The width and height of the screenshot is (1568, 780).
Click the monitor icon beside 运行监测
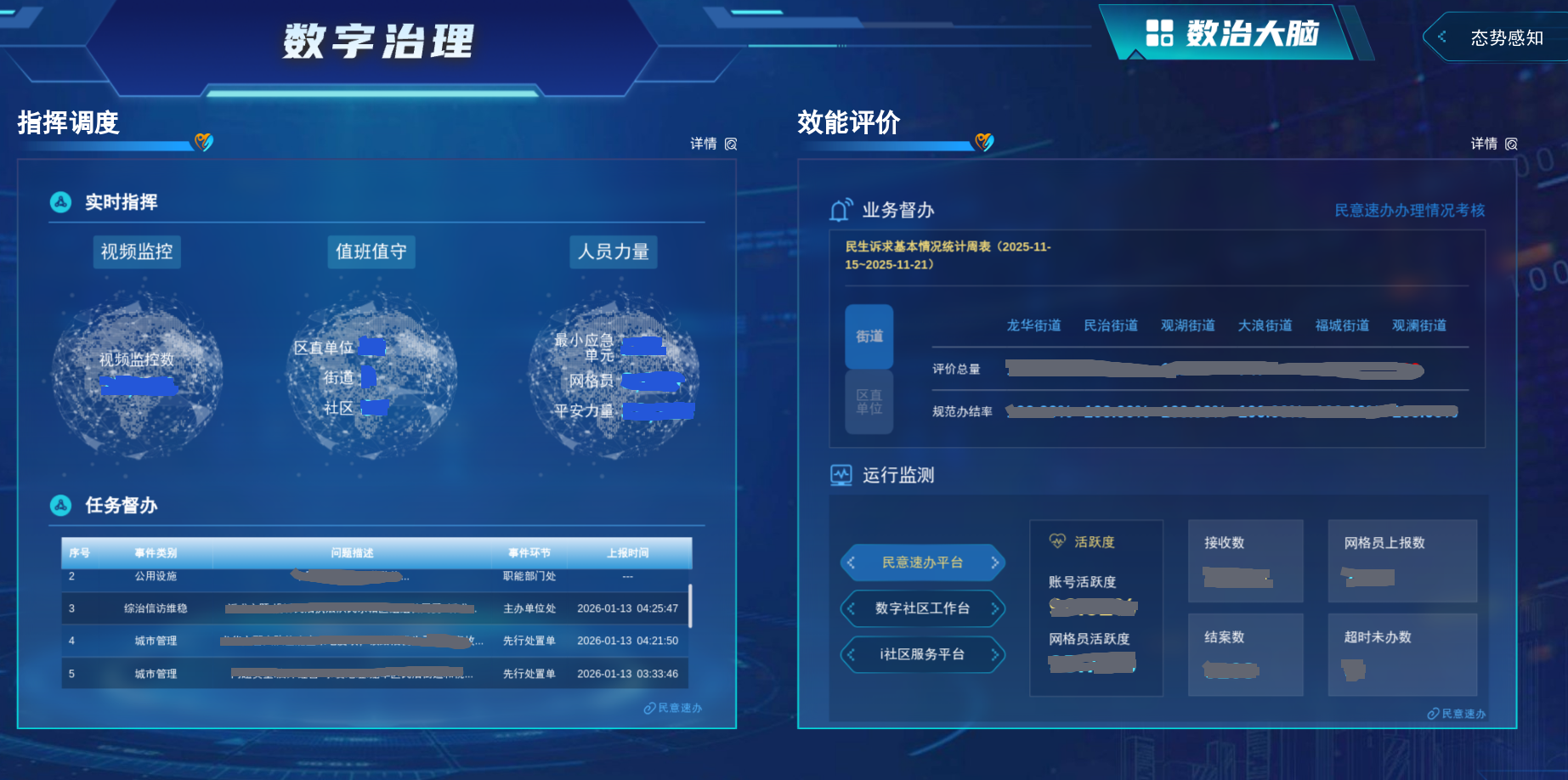841,475
